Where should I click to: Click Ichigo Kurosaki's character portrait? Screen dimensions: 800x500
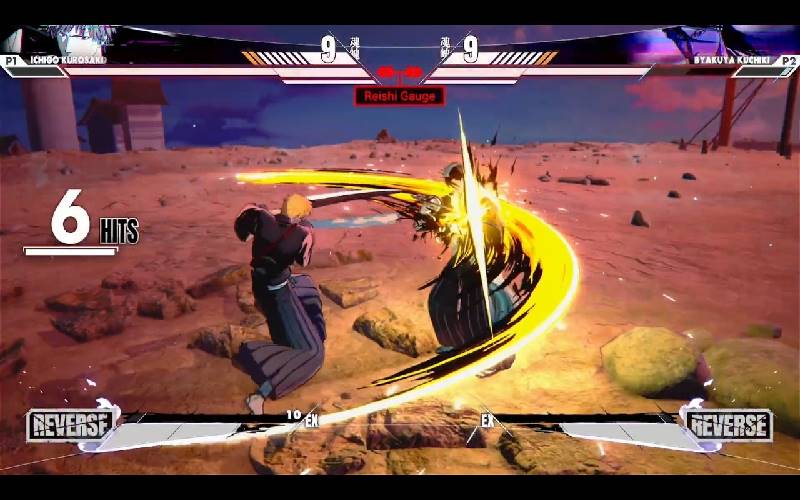click(x=75, y=42)
